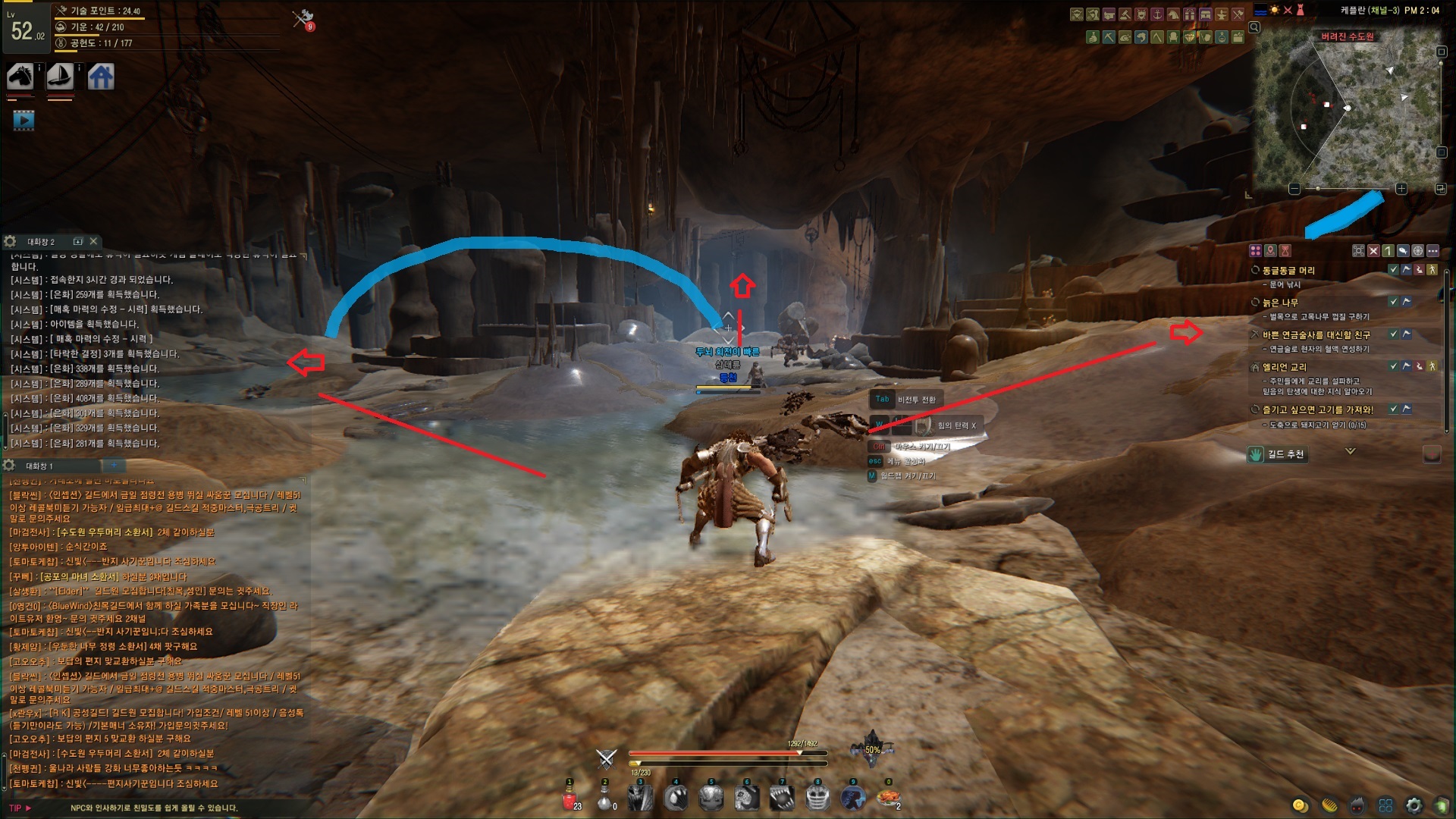Use the red health potion quickslot

click(x=569, y=799)
